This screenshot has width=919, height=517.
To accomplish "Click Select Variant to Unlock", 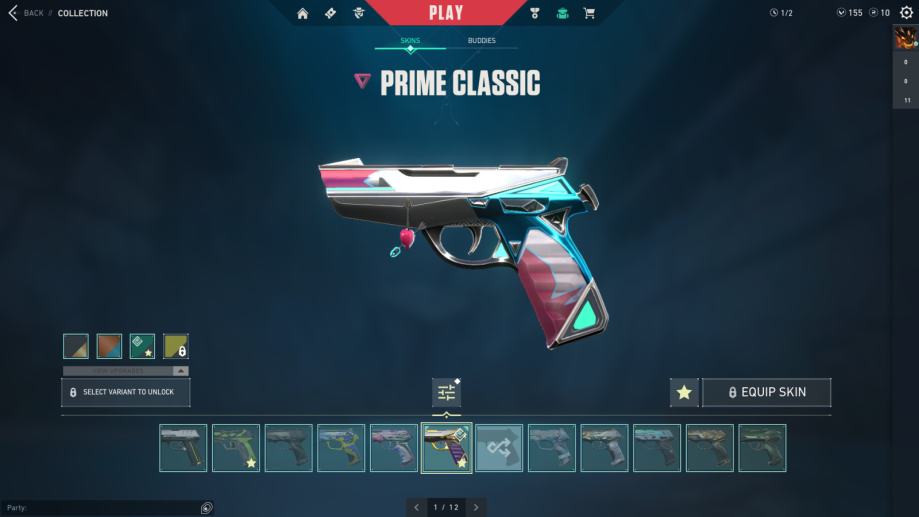I will click(x=126, y=392).
